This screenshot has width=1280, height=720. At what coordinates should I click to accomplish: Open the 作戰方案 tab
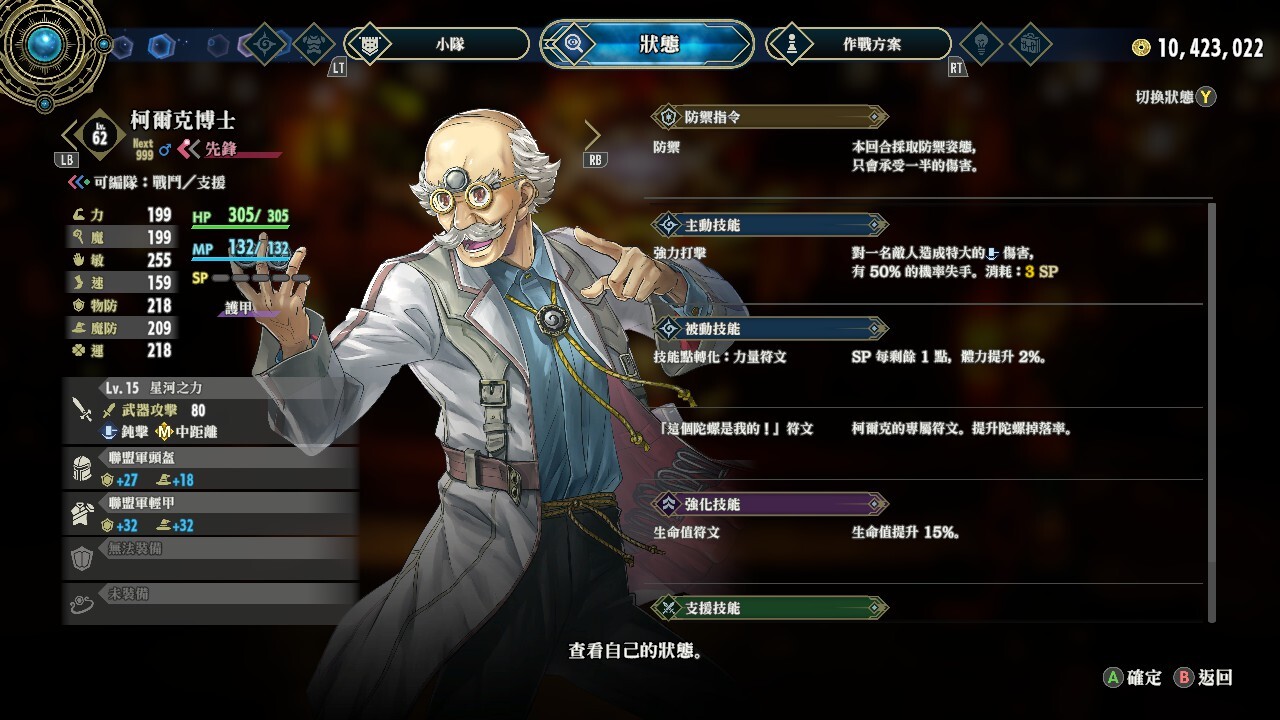[x=858, y=44]
